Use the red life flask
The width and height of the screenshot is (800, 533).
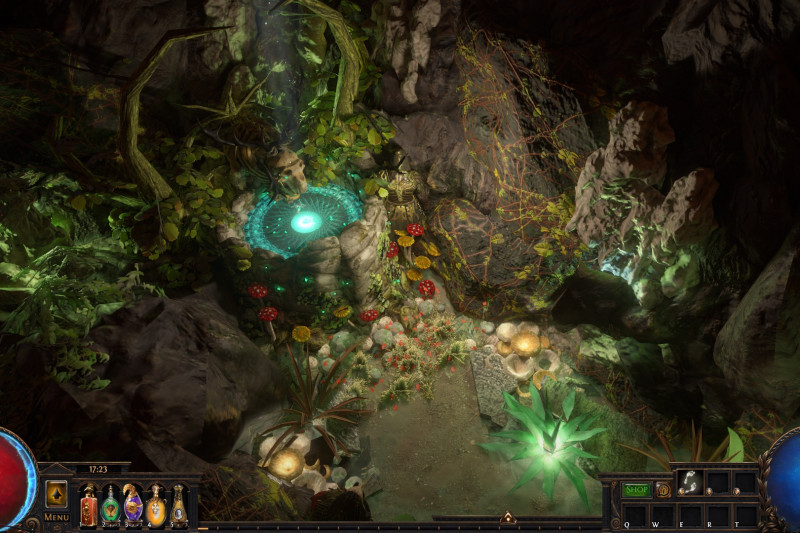(88, 505)
